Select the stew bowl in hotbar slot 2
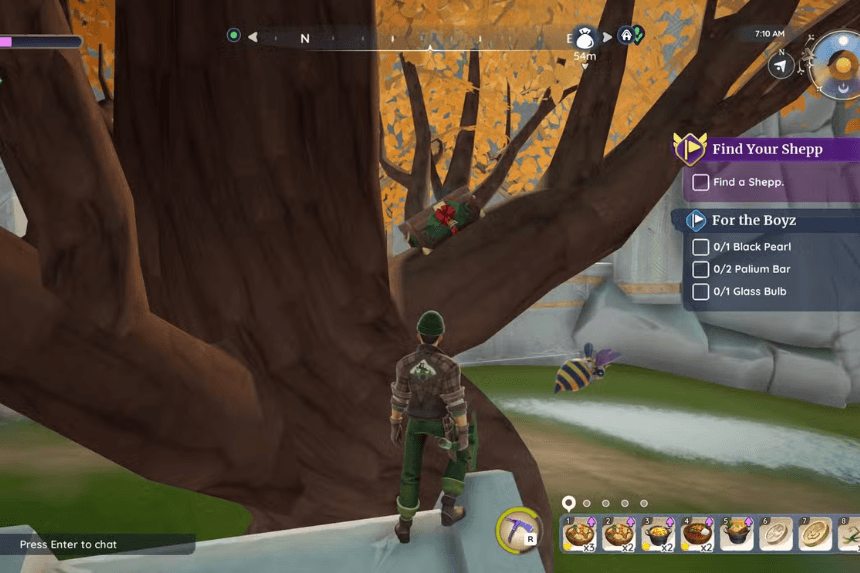860x573 pixels. 619,534
